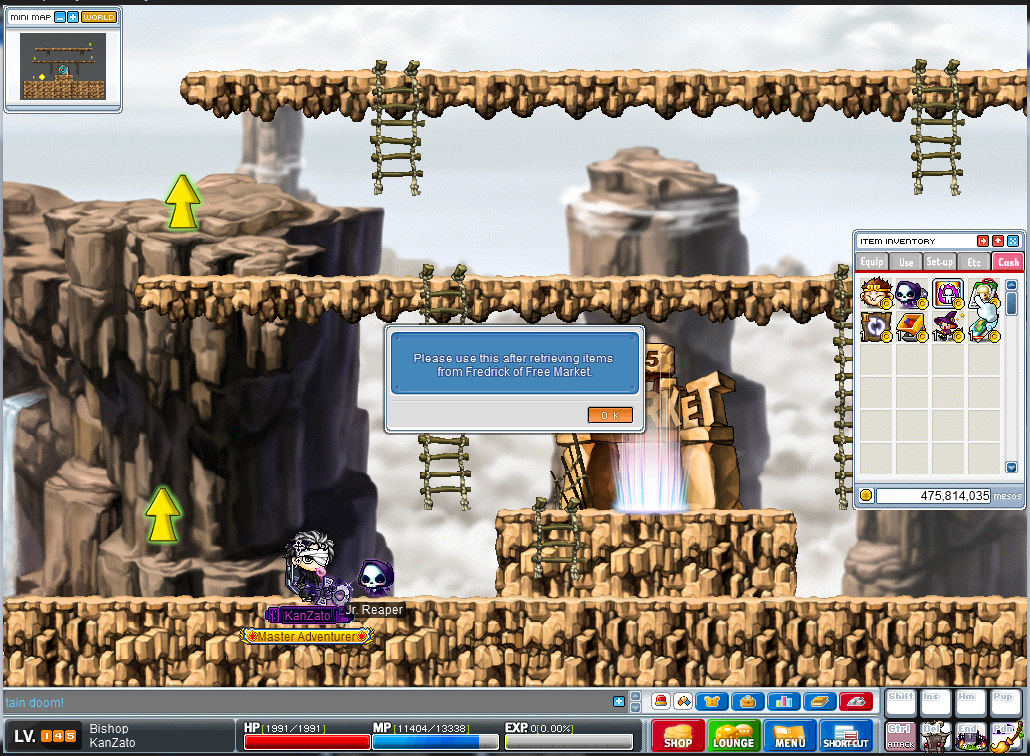1030x756 pixels.
Task: Confirm the Fredrick dialog with OK
Action: point(610,415)
